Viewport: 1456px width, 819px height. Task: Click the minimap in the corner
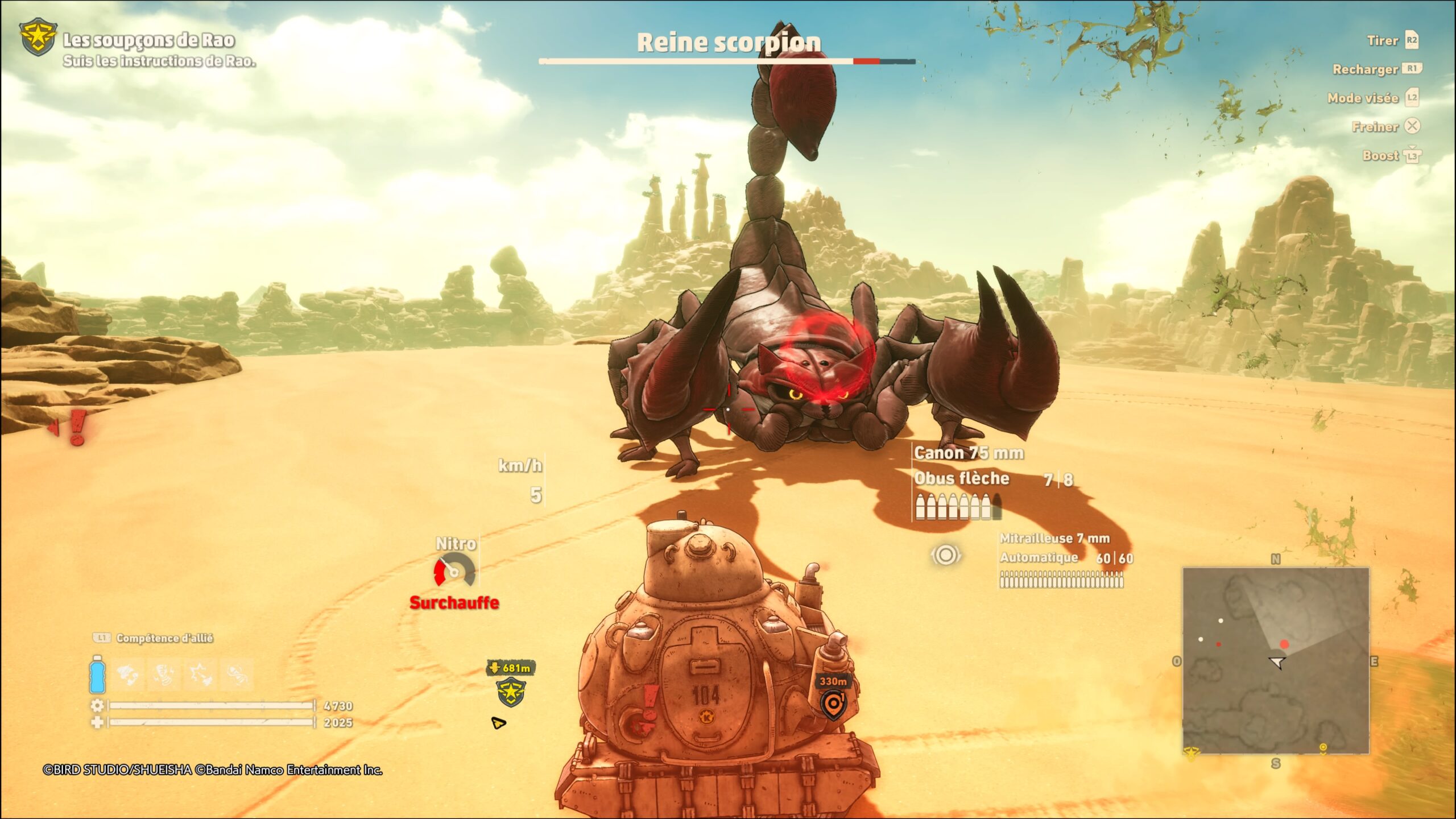click(1276, 660)
